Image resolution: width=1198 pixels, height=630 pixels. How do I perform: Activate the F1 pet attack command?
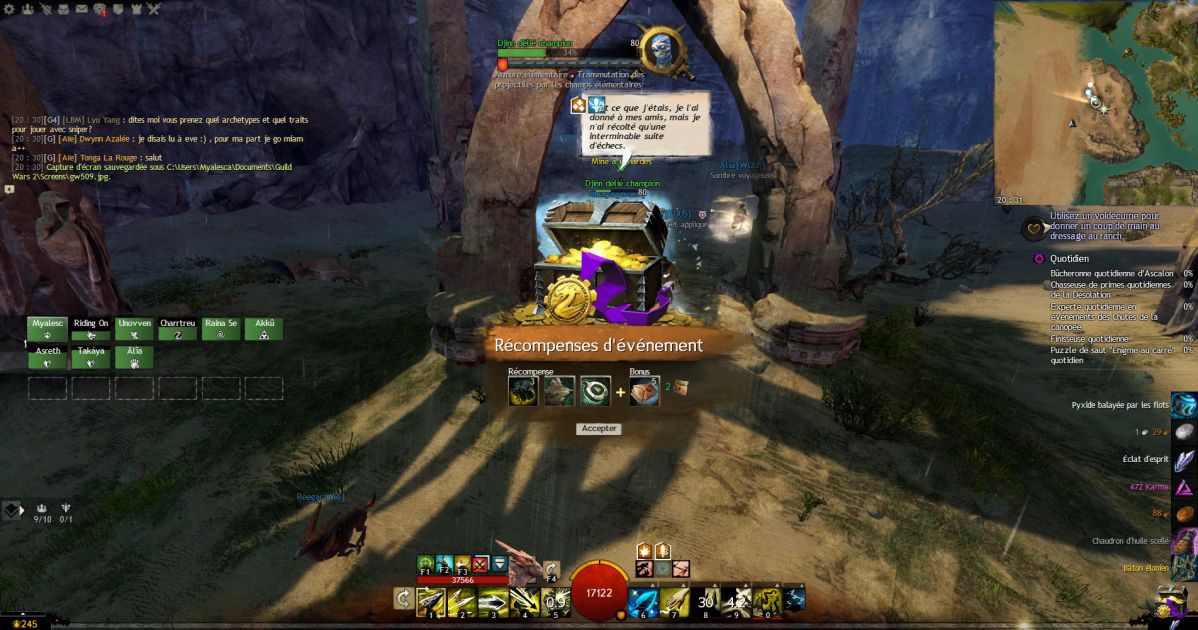(x=426, y=564)
